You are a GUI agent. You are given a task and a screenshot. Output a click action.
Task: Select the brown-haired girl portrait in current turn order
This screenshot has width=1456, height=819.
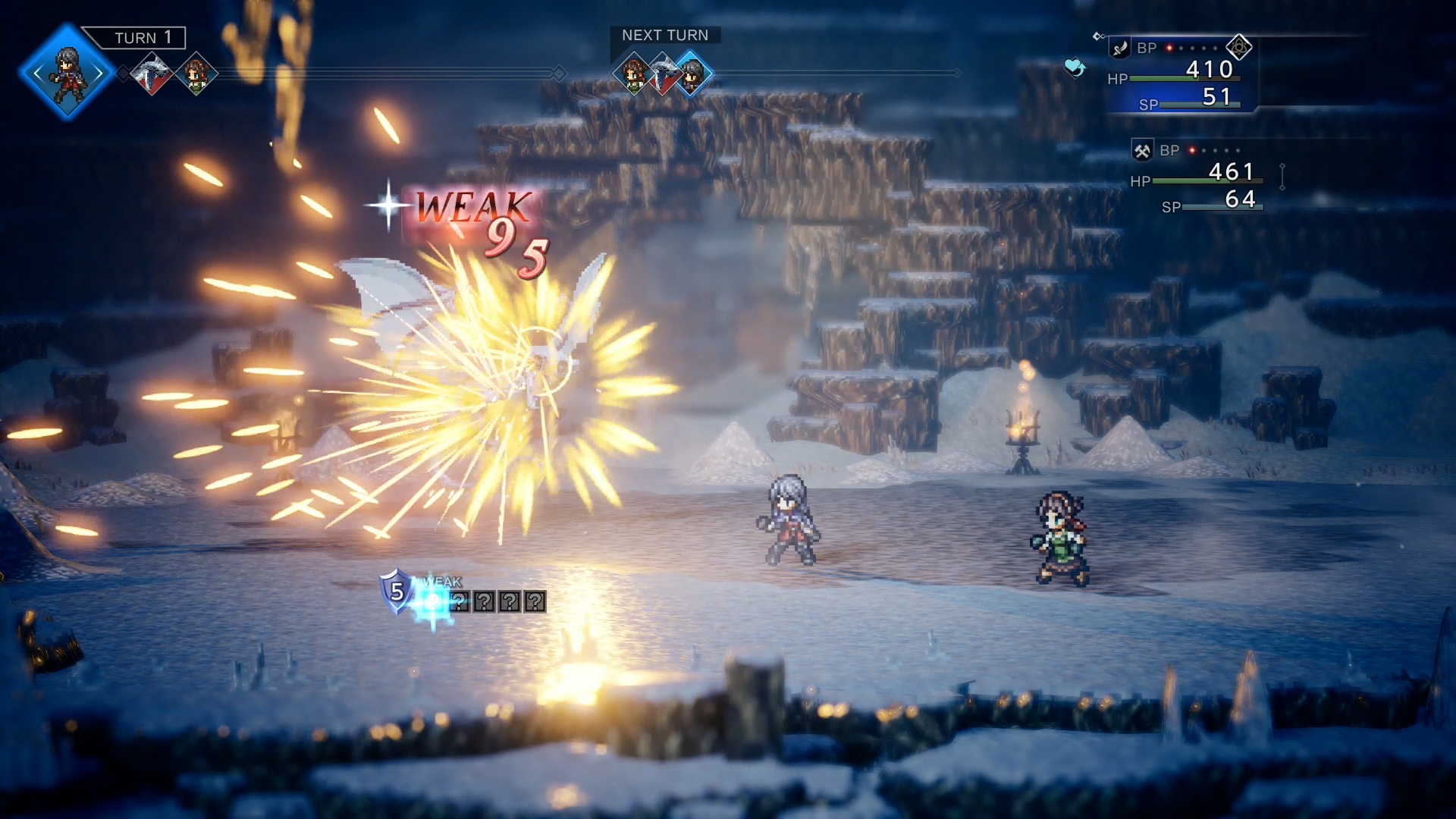(x=196, y=74)
